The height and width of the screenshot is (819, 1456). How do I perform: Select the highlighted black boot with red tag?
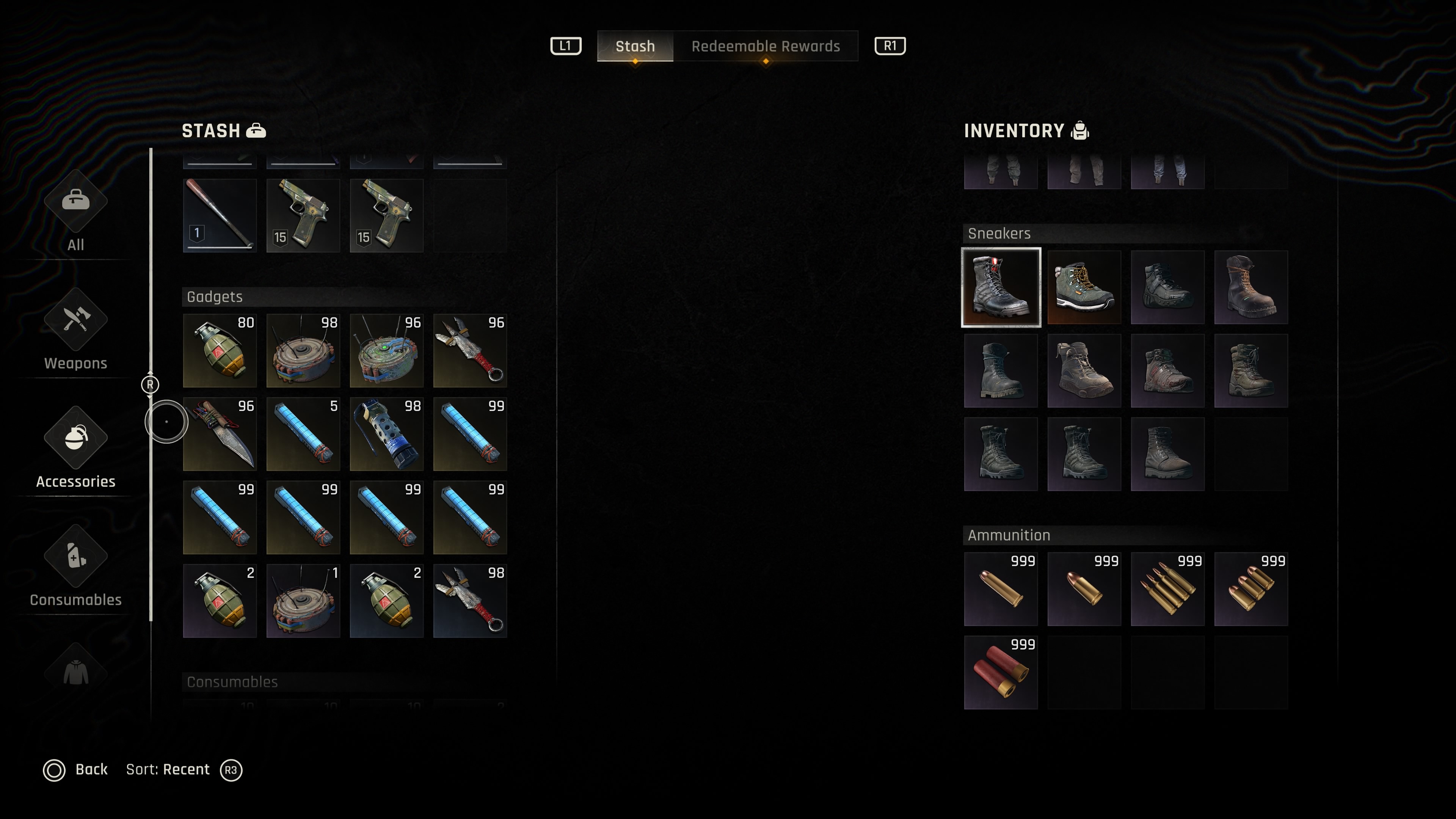click(1001, 288)
